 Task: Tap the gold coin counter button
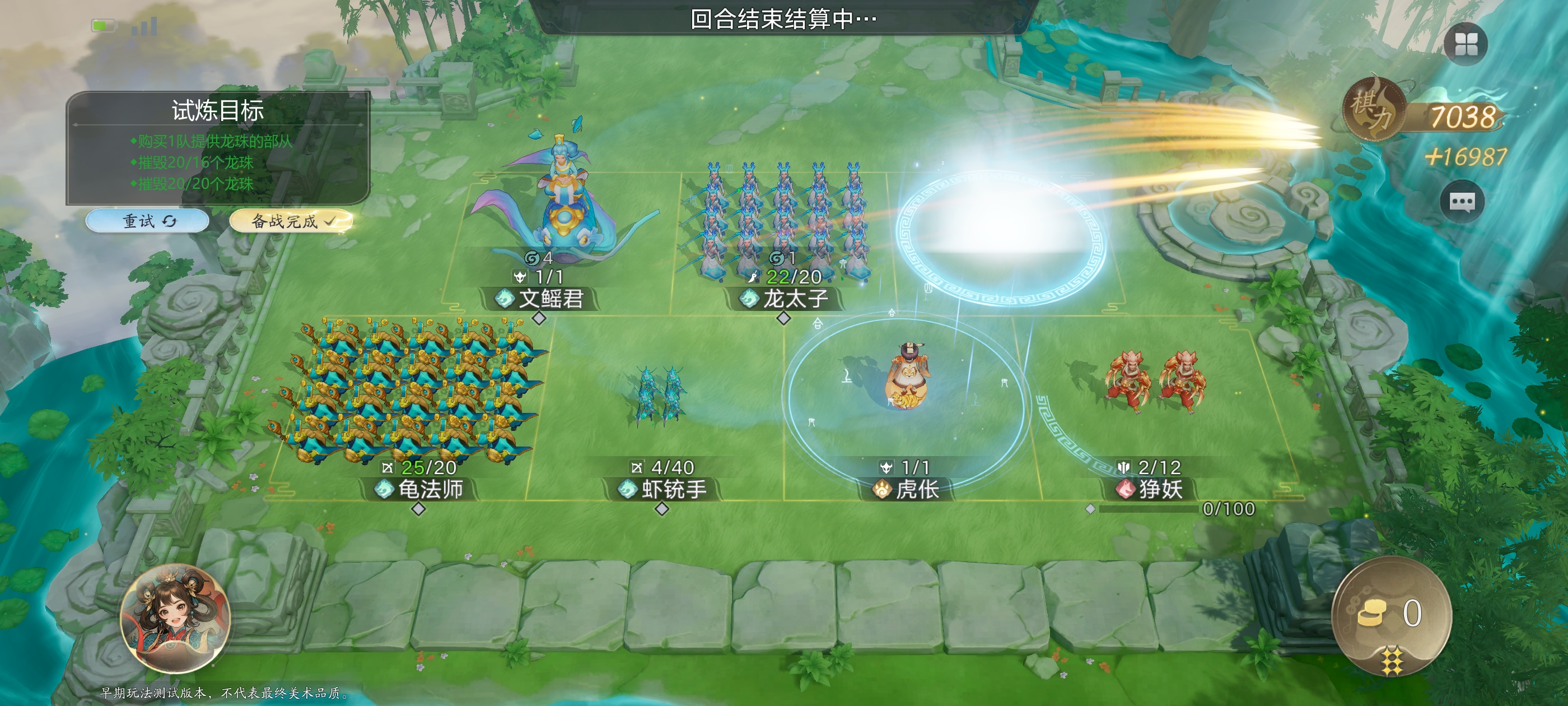tap(1391, 614)
